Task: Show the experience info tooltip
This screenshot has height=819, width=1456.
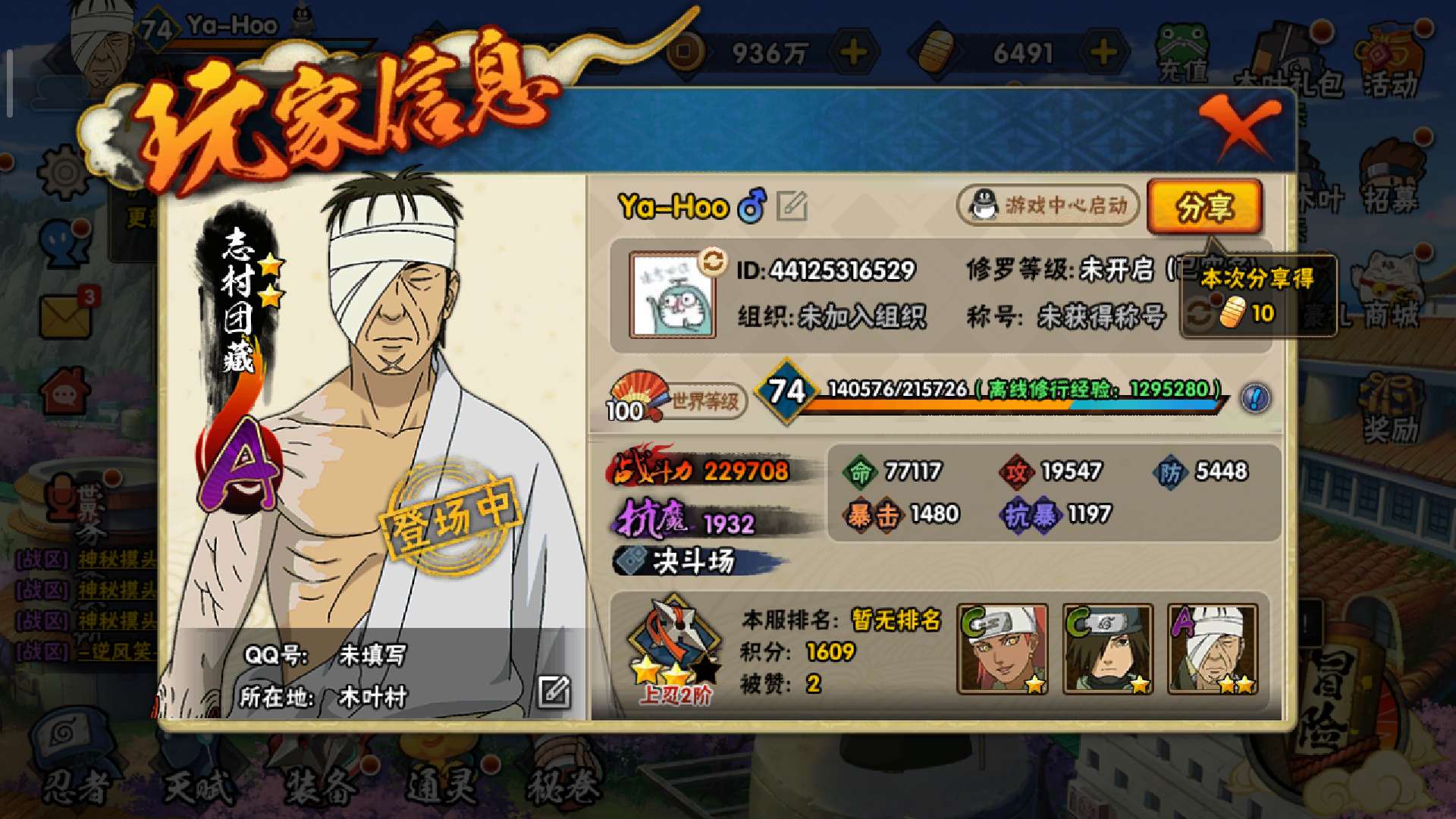Action: (x=1255, y=397)
